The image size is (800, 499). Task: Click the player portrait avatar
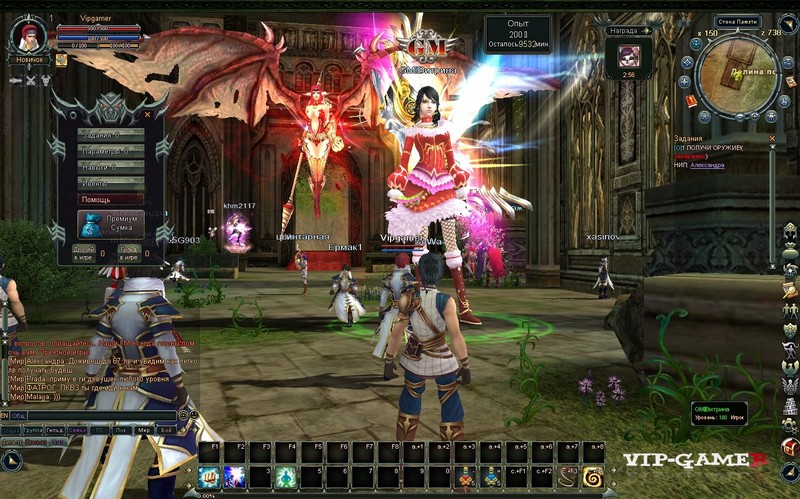pyautogui.click(x=28, y=36)
